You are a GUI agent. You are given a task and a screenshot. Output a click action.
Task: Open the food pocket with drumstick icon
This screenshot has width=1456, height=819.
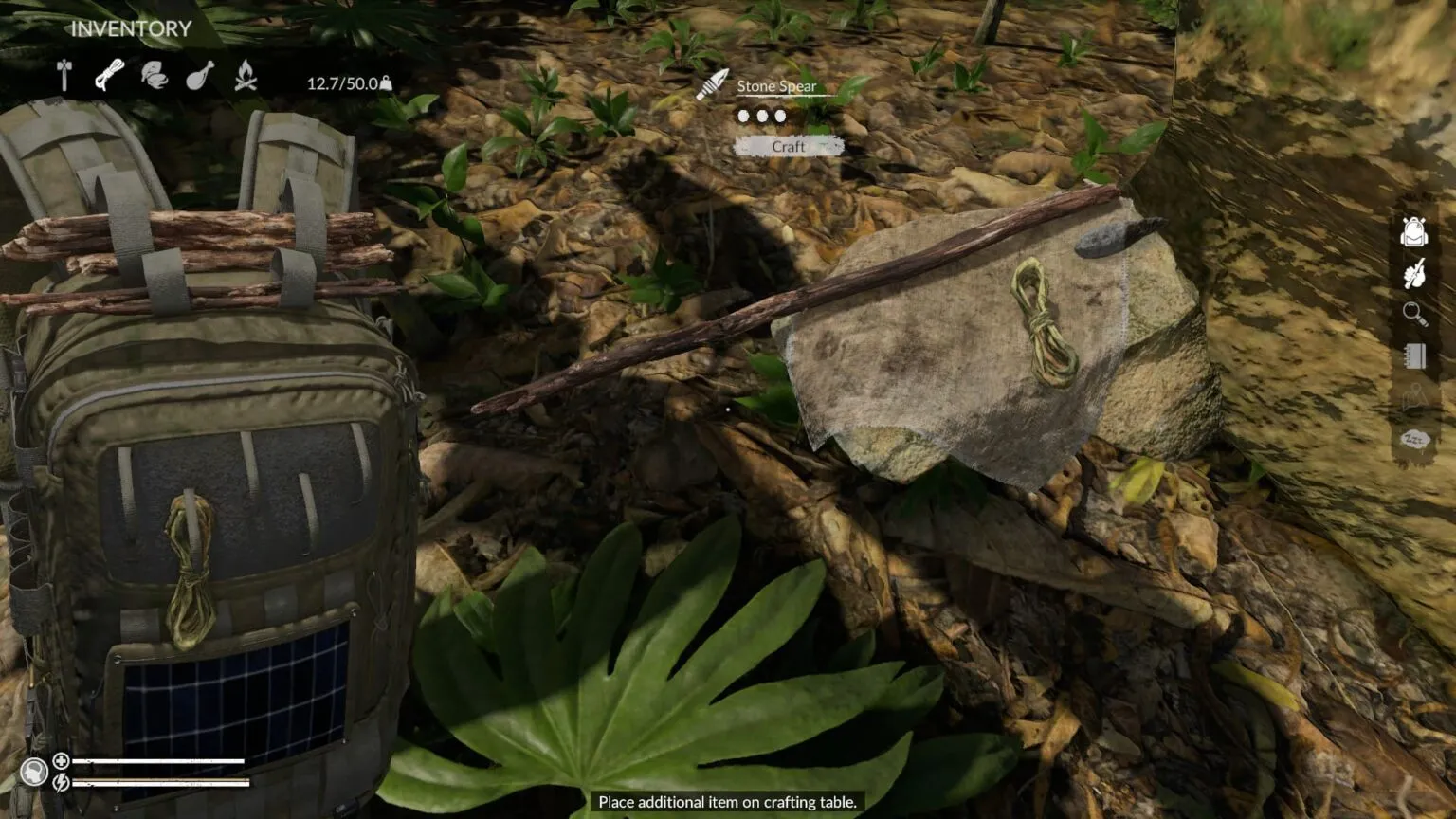pos(199,75)
